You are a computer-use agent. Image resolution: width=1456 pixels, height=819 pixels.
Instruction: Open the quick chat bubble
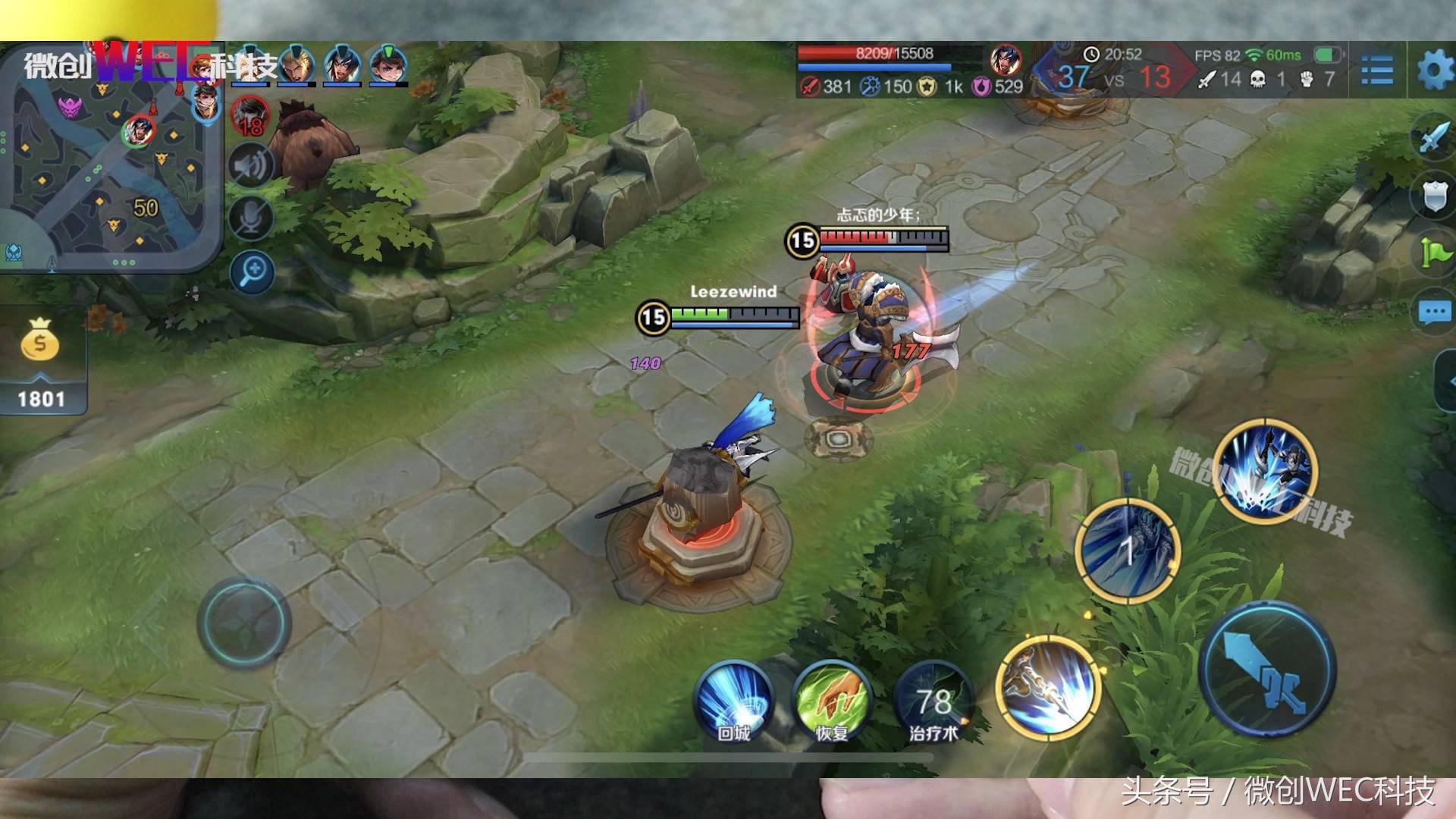point(1433,312)
